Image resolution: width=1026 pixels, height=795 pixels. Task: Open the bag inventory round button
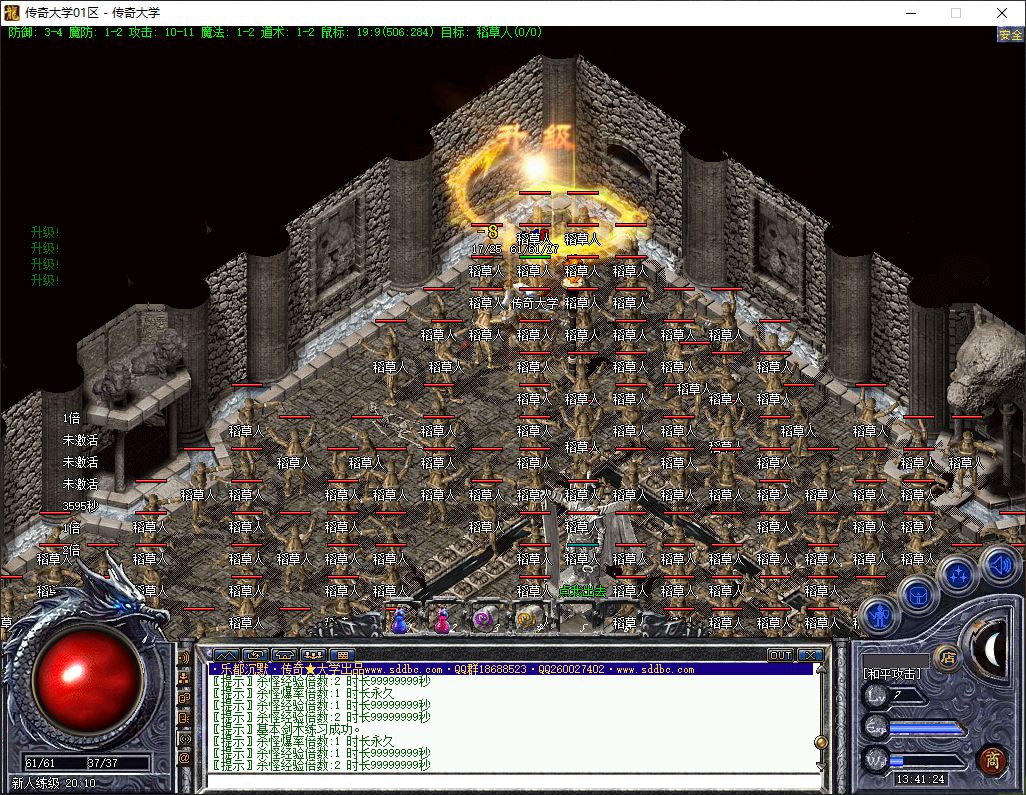(918, 596)
